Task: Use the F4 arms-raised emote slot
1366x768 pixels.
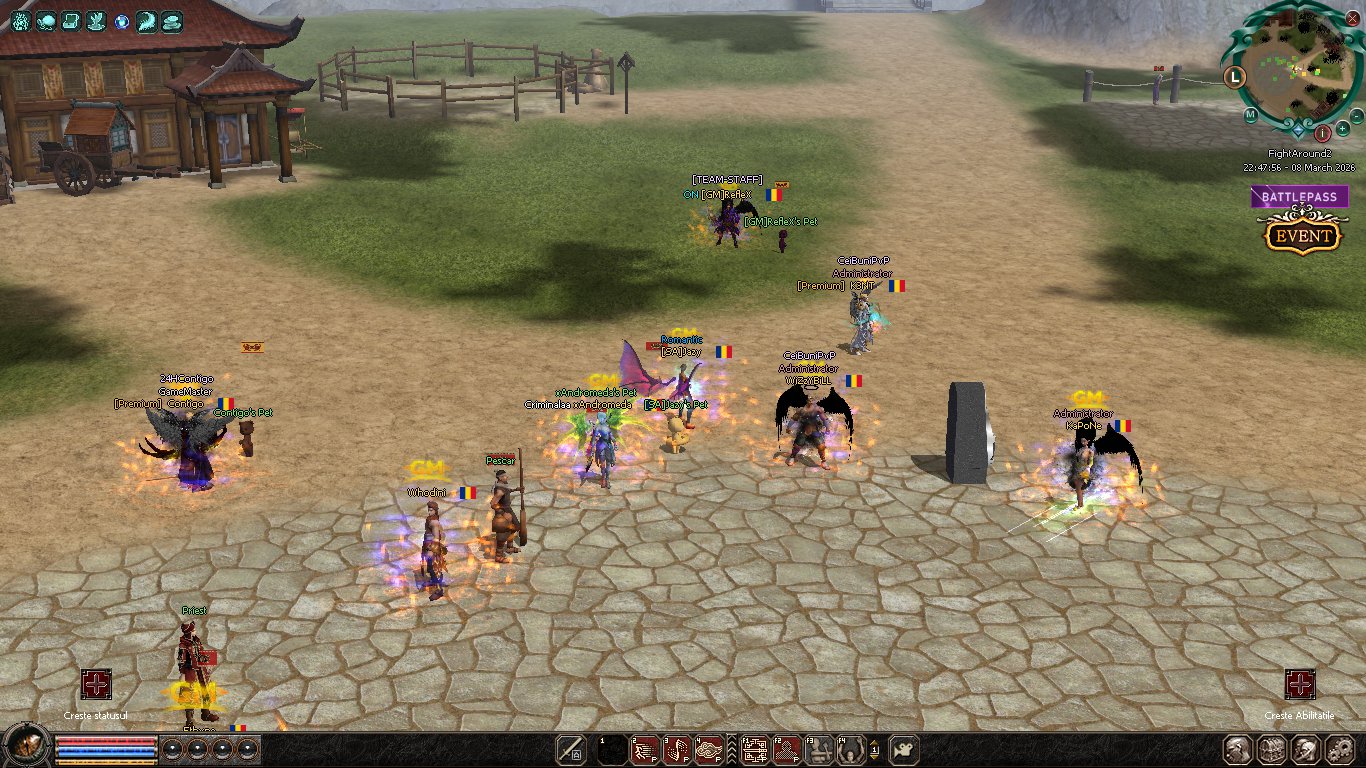Action: pos(851,749)
